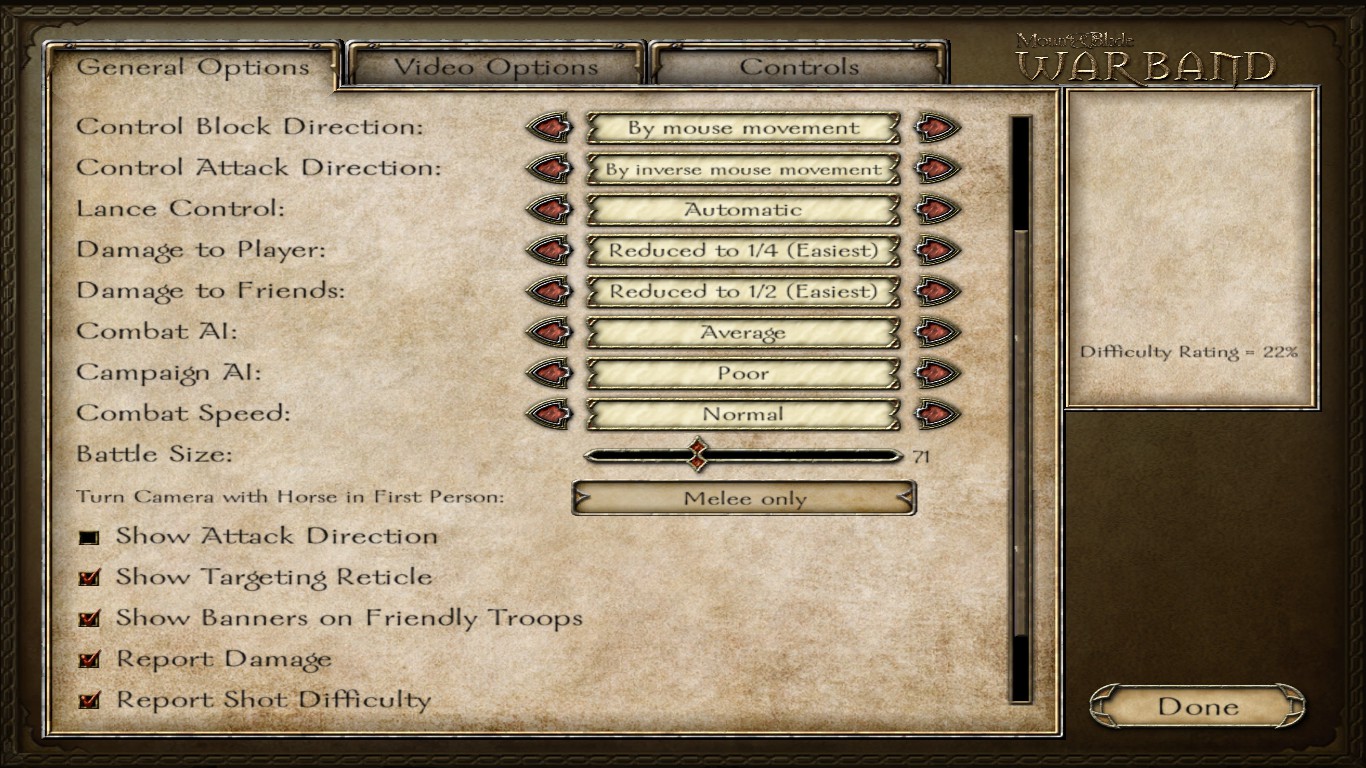The width and height of the screenshot is (1366, 768).
Task: Open the Turn Camera with Horse dropdown
Action: [743, 499]
